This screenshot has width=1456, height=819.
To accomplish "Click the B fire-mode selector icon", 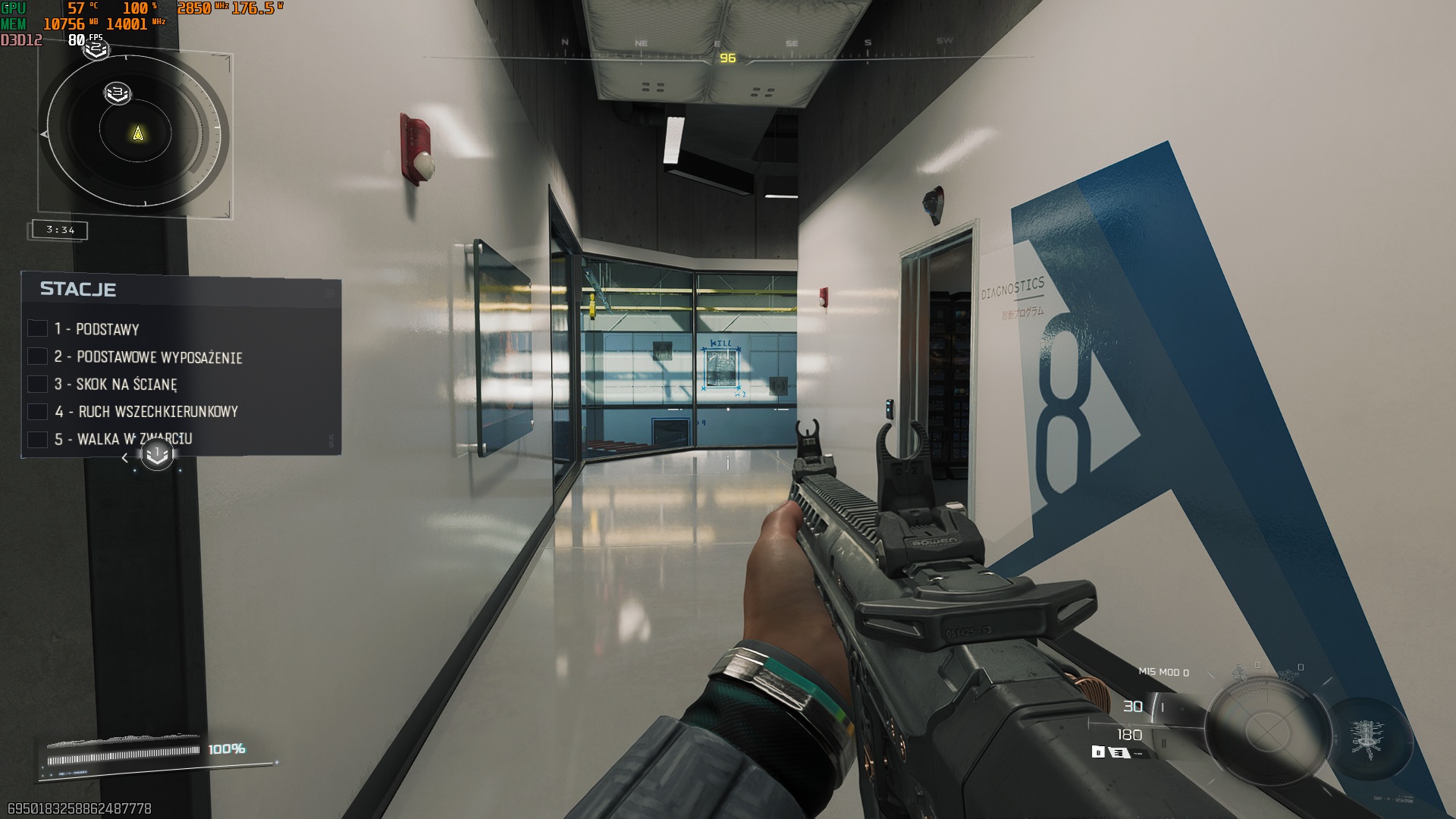I will [1099, 751].
